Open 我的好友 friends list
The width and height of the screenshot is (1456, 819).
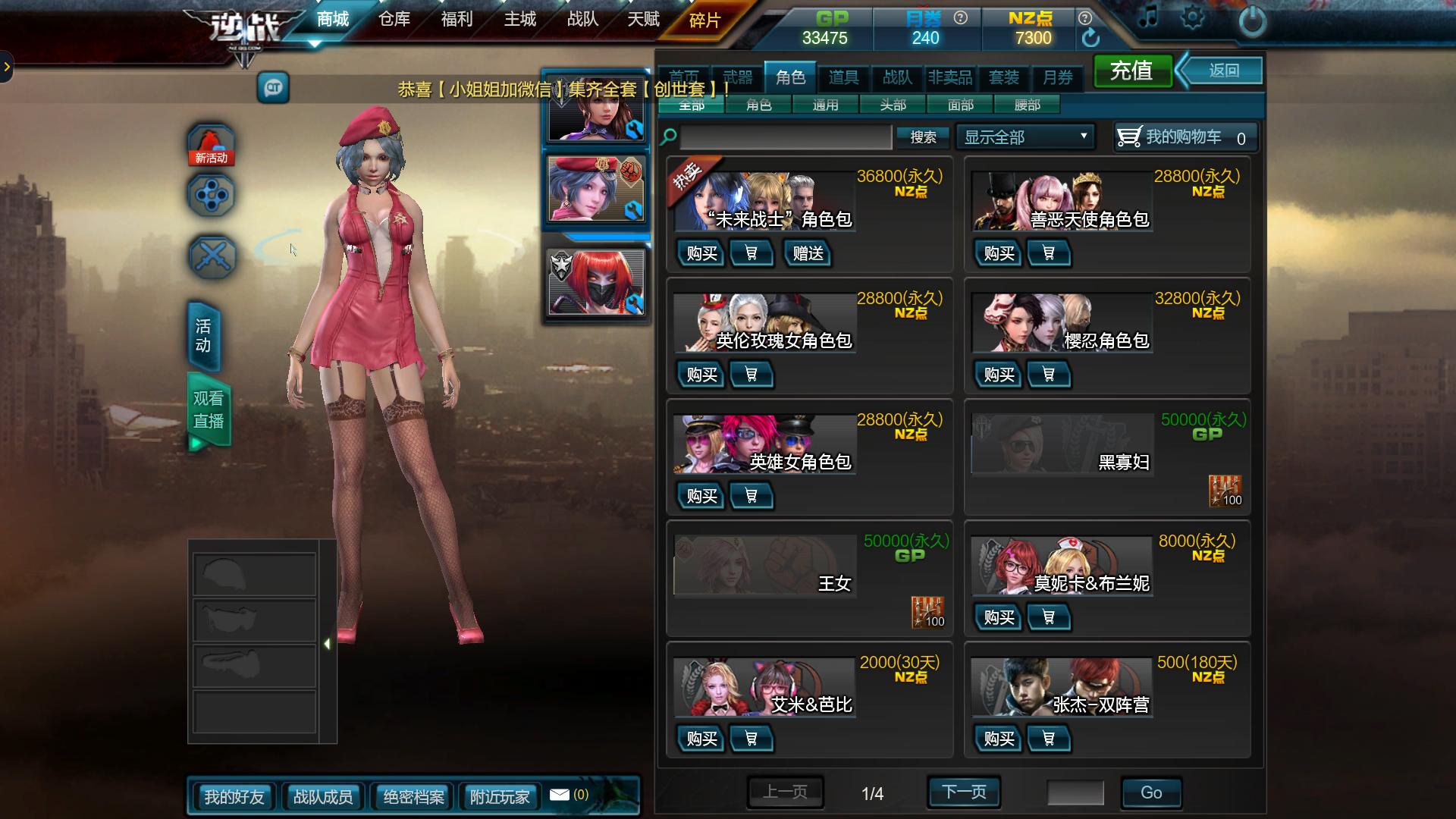(x=234, y=797)
